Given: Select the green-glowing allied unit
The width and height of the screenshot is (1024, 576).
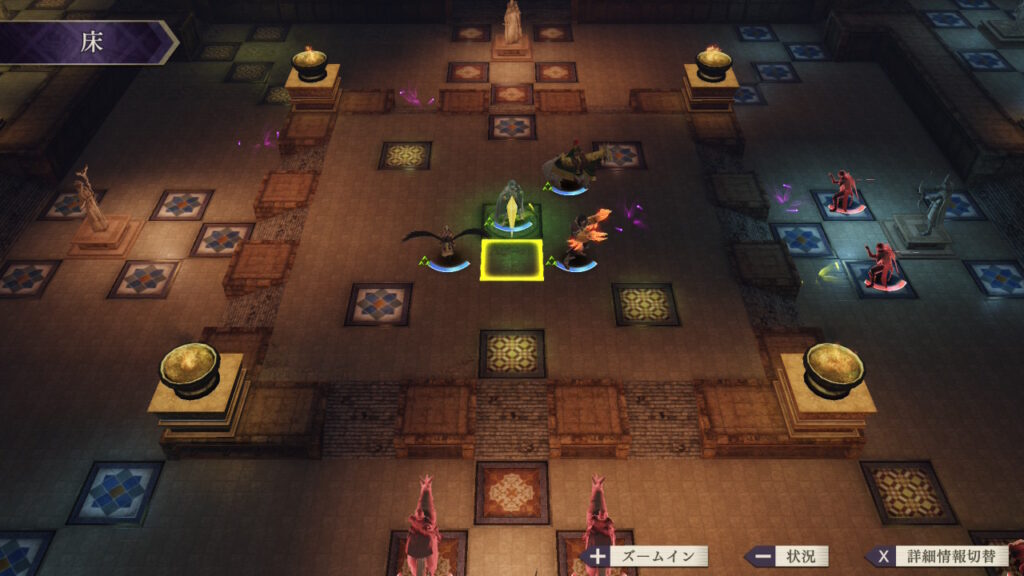Looking at the screenshot, I should click(x=513, y=207).
